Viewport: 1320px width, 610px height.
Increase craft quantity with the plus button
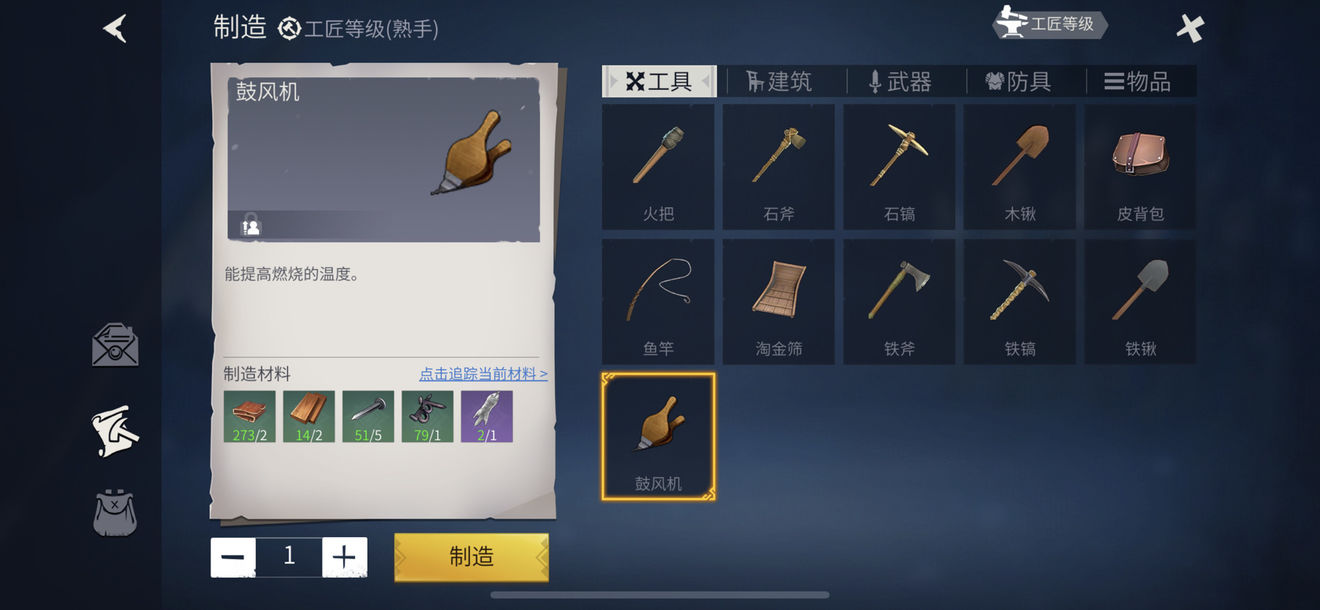tap(344, 557)
